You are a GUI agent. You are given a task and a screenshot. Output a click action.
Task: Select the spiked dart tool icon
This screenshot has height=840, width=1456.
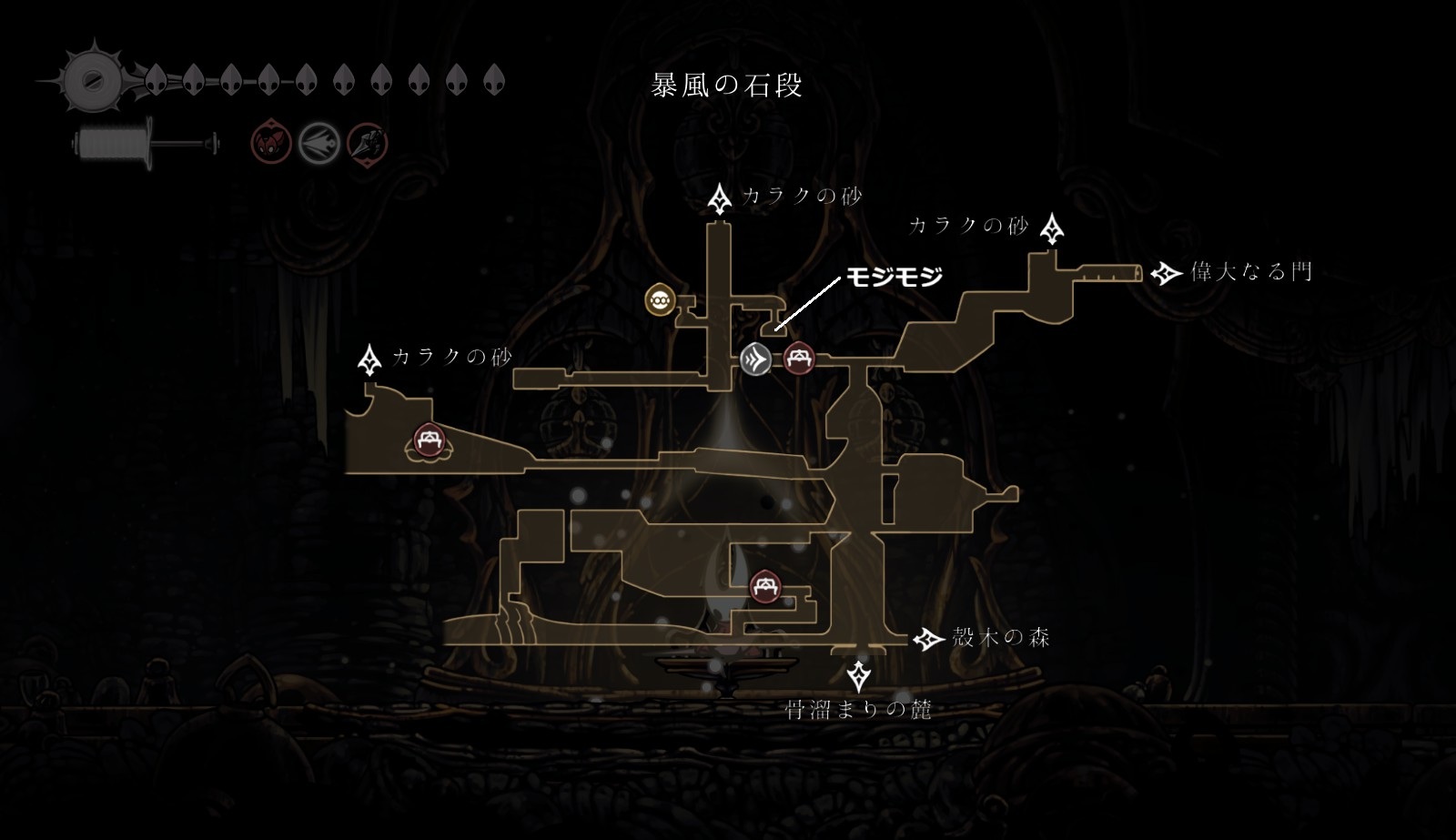368,143
